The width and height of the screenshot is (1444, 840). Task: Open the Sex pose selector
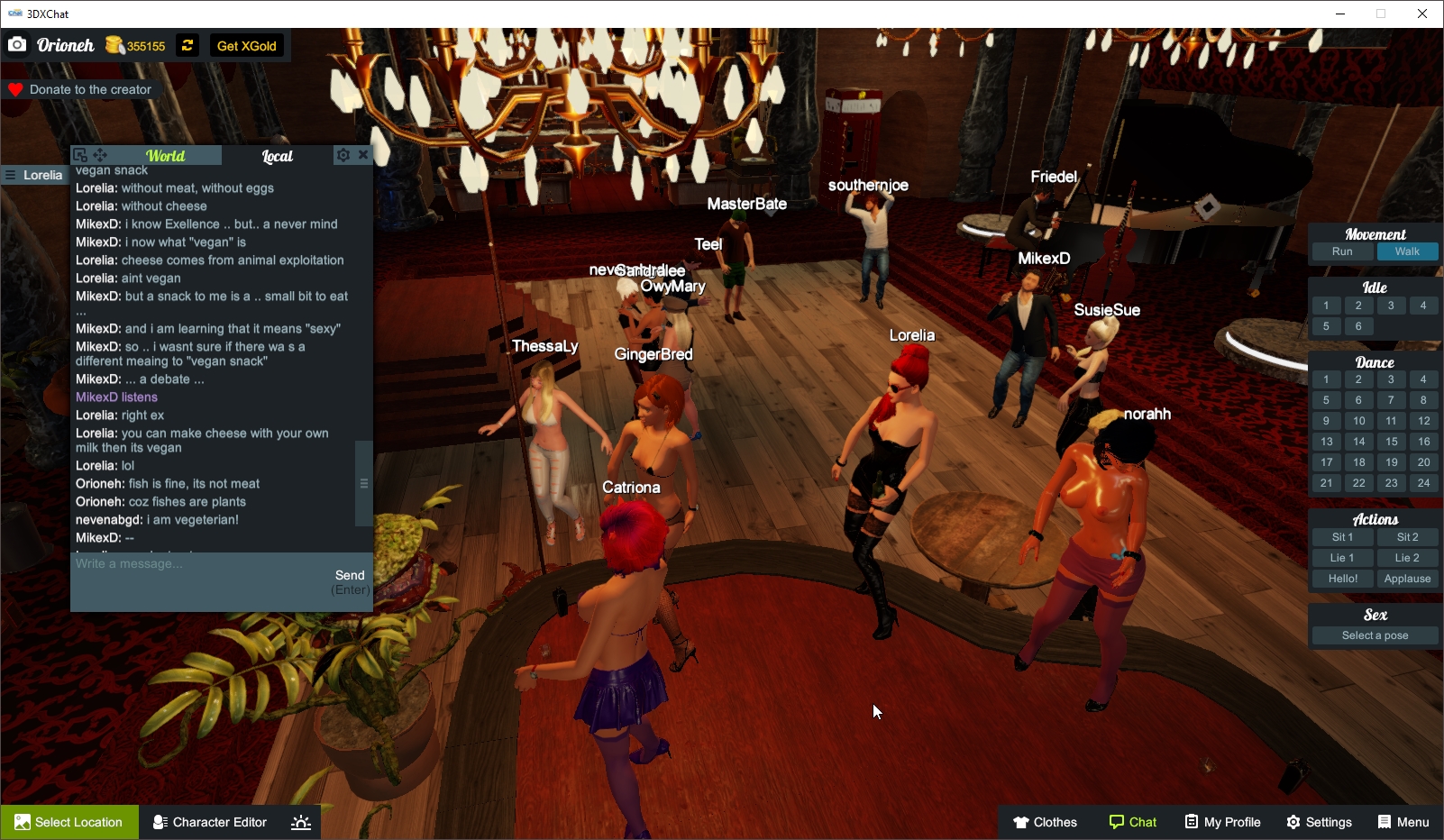(1374, 635)
